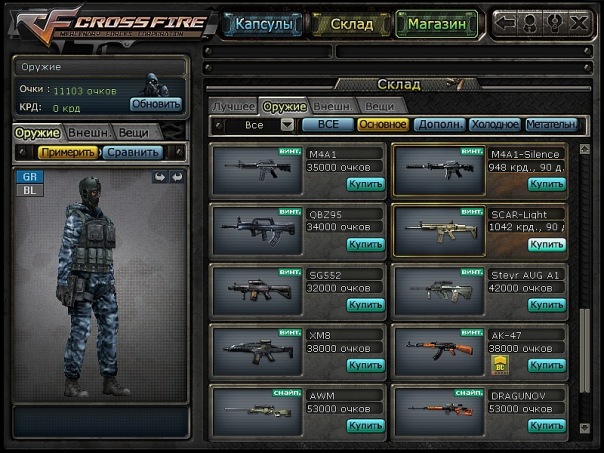Screen dimensions: 604x453
Task: Go to the Магазин shop
Action: point(436,23)
